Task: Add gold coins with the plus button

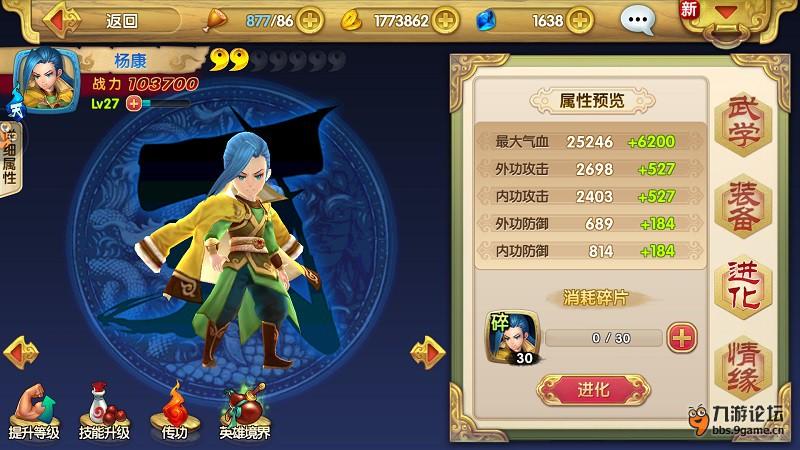Action: point(445,19)
